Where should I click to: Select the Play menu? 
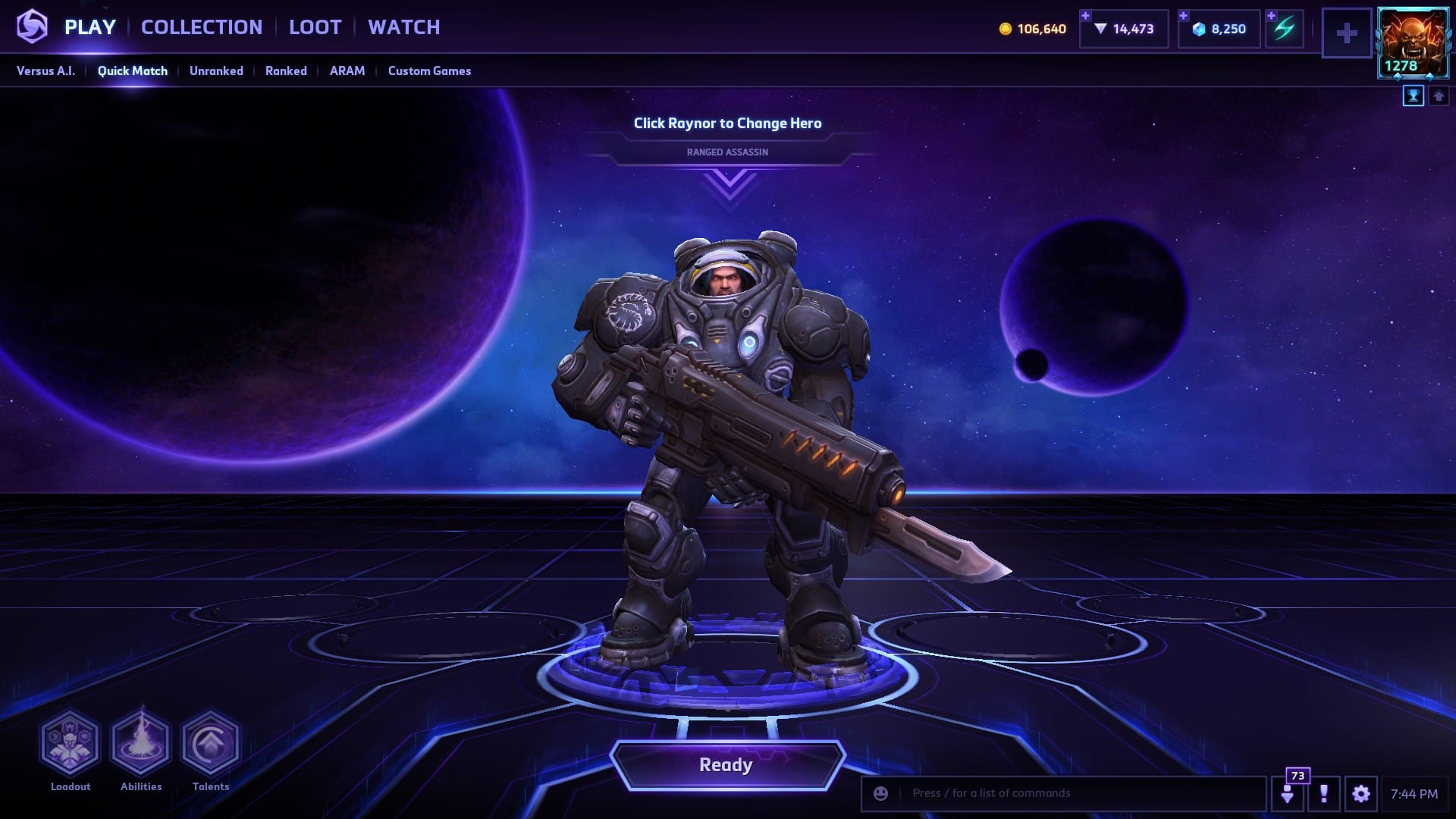(89, 27)
